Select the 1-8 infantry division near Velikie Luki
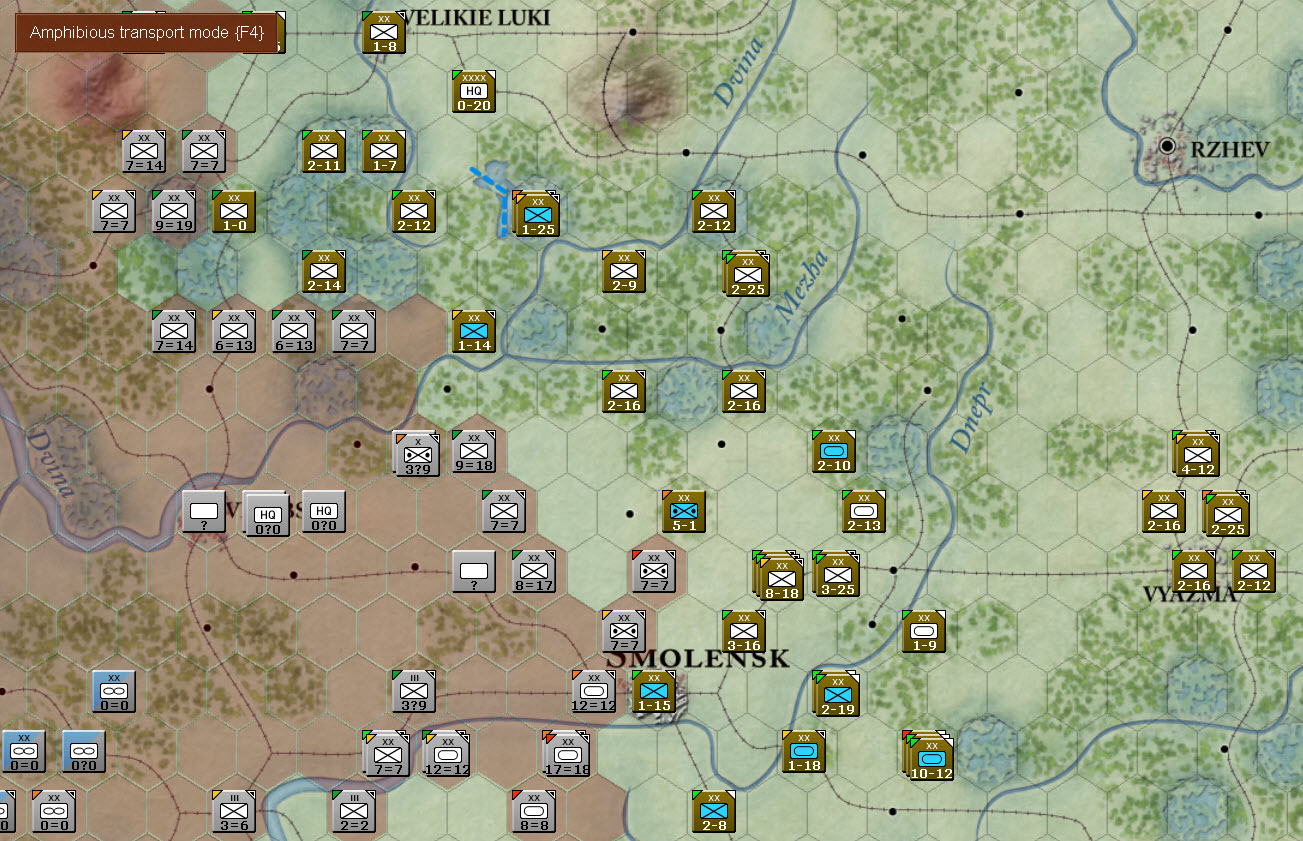 tap(381, 32)
